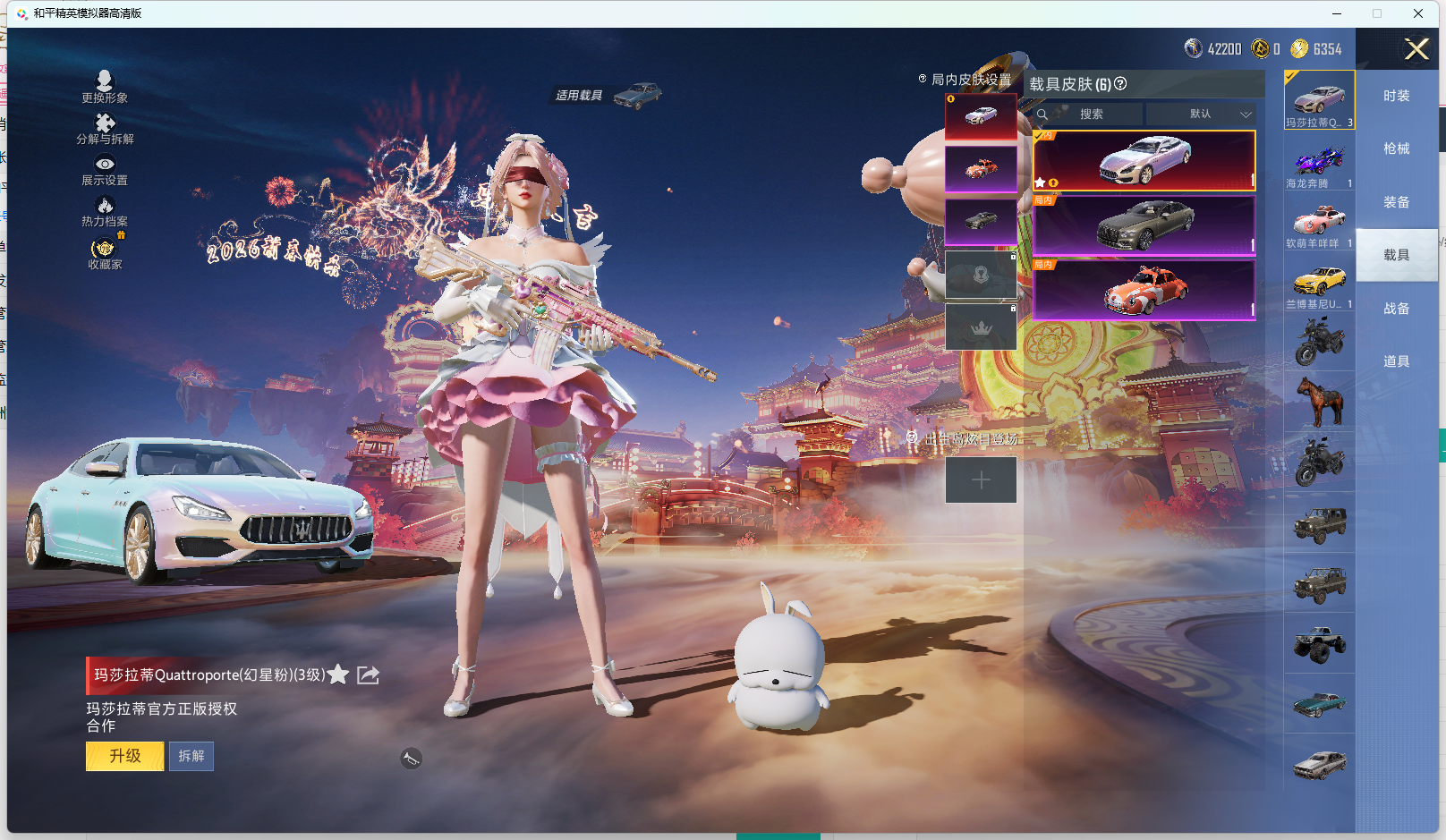Viewport: 1446px width, 840px height.
Task: Select the 分解与拆解 puzzle-piece icon
Action: [105, 123]
